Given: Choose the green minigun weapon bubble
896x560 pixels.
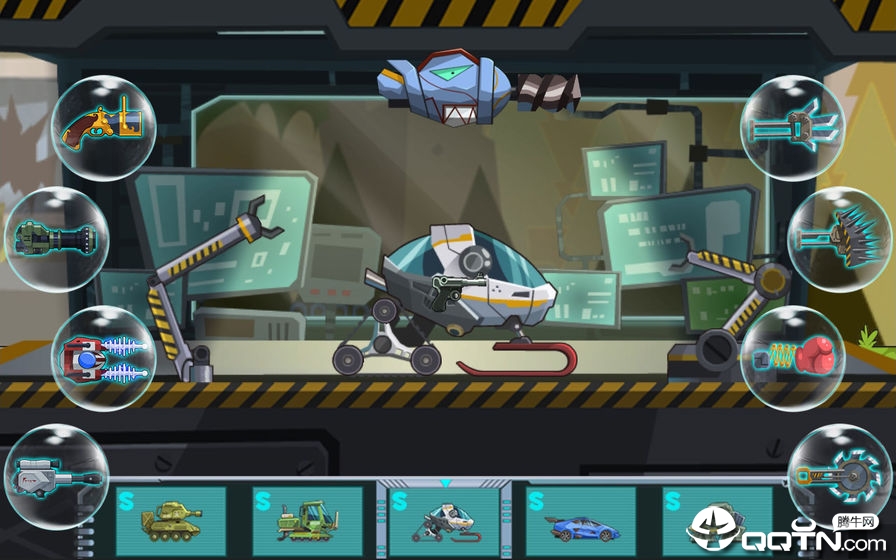Looking at the screenshot, I should (57, 239).
